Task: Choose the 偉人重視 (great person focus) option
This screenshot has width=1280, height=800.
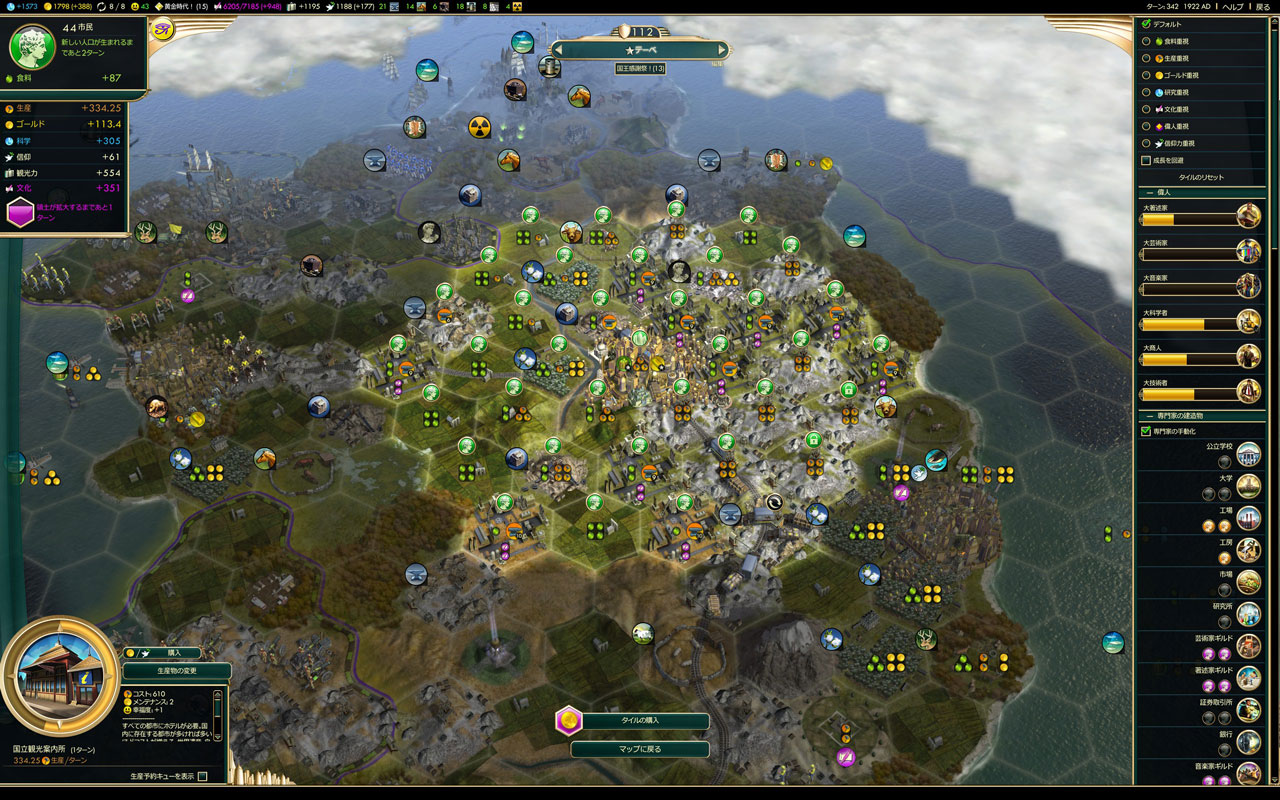Action: (x=1146, y=126)
